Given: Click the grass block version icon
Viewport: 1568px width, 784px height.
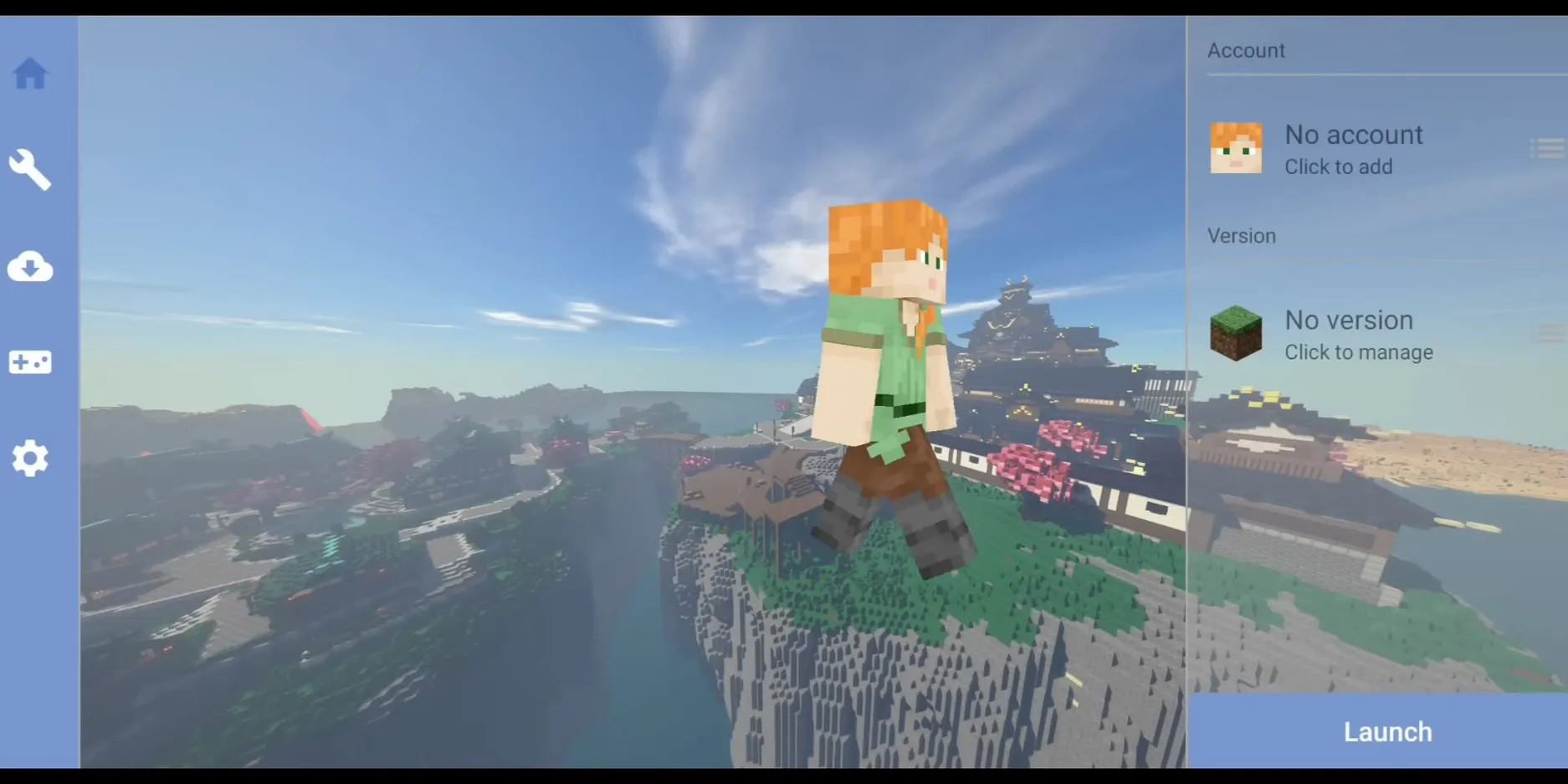Looking at the screenshot, I should click(1236, 333).
